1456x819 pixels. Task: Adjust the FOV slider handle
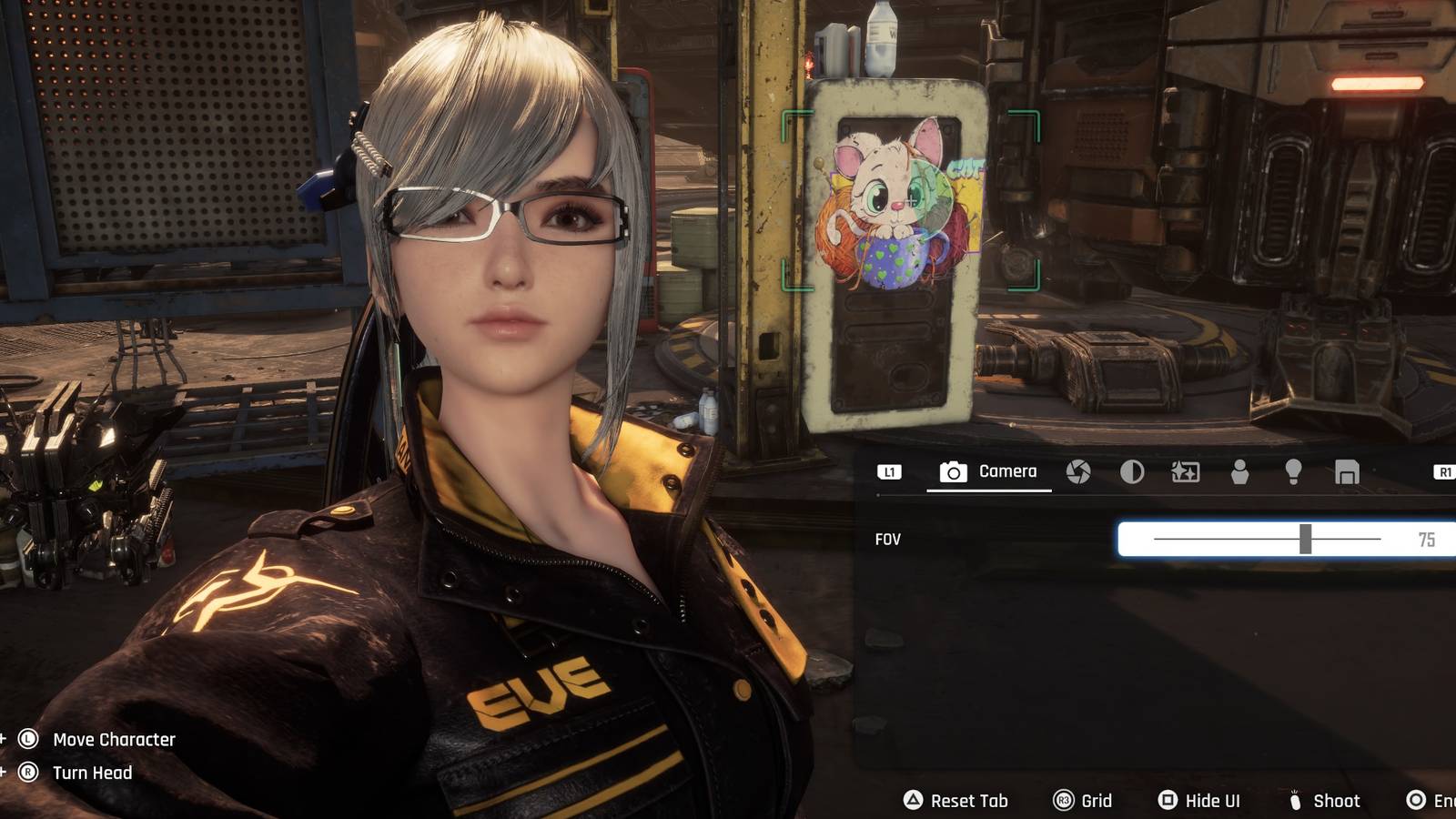(1306, 539)
